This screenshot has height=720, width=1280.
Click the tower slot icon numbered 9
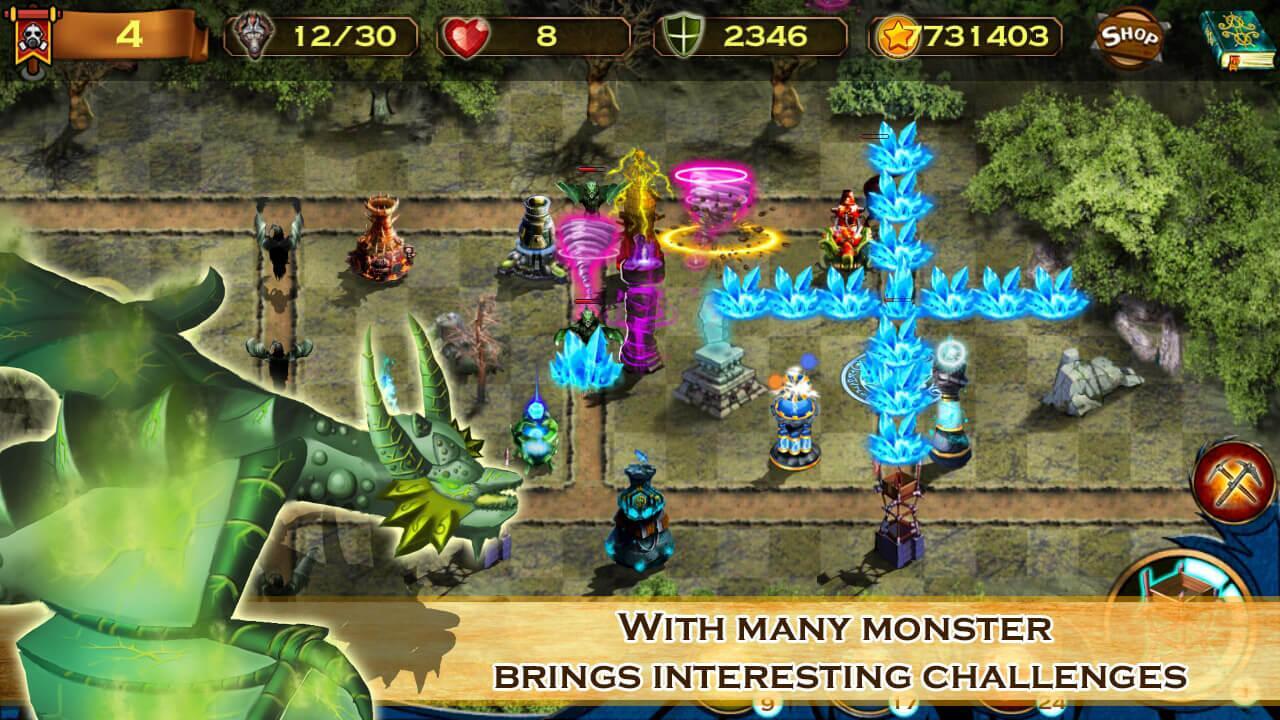pos(768,703)
